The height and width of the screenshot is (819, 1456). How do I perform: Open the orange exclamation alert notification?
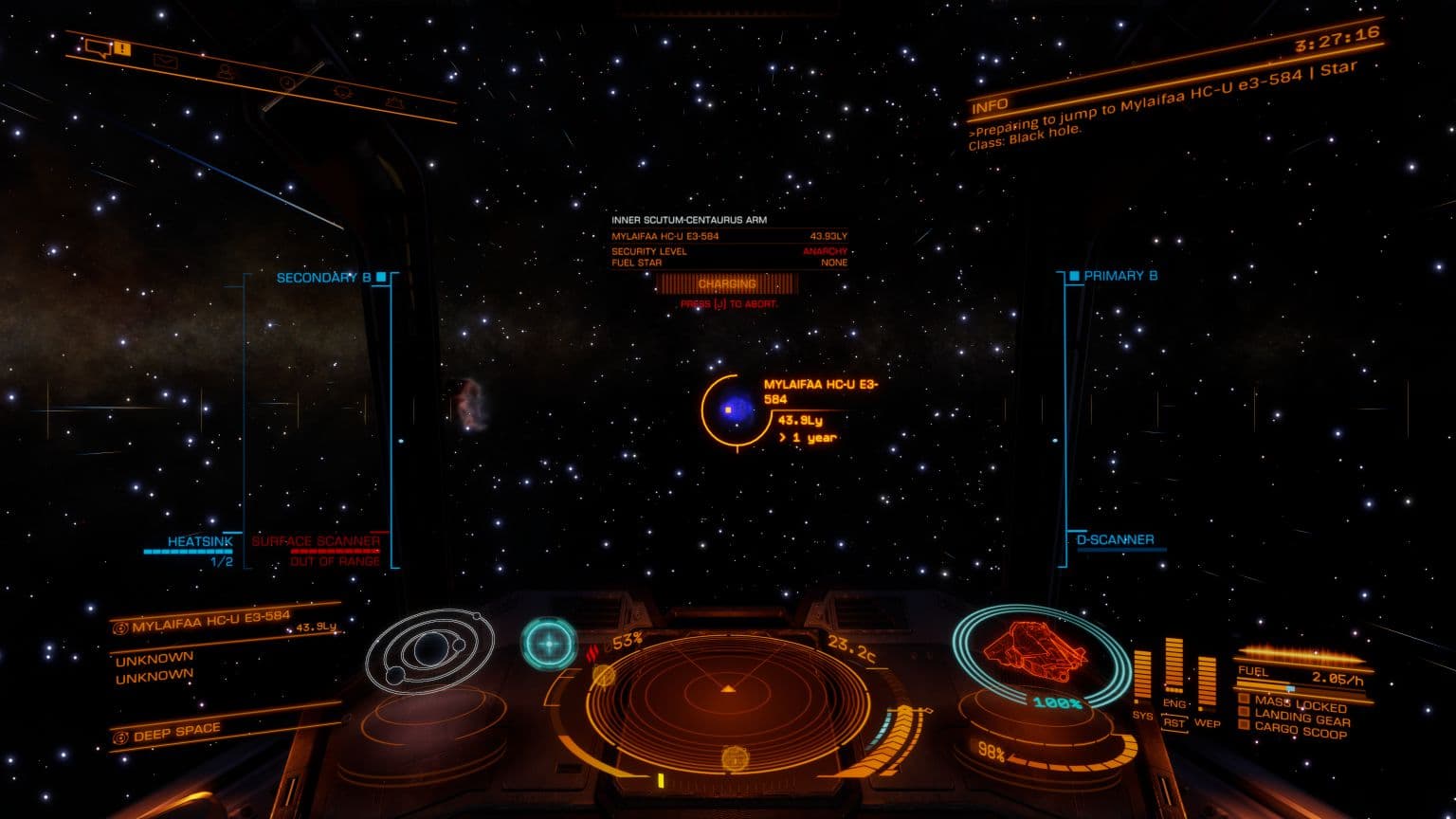coord(123,48)
